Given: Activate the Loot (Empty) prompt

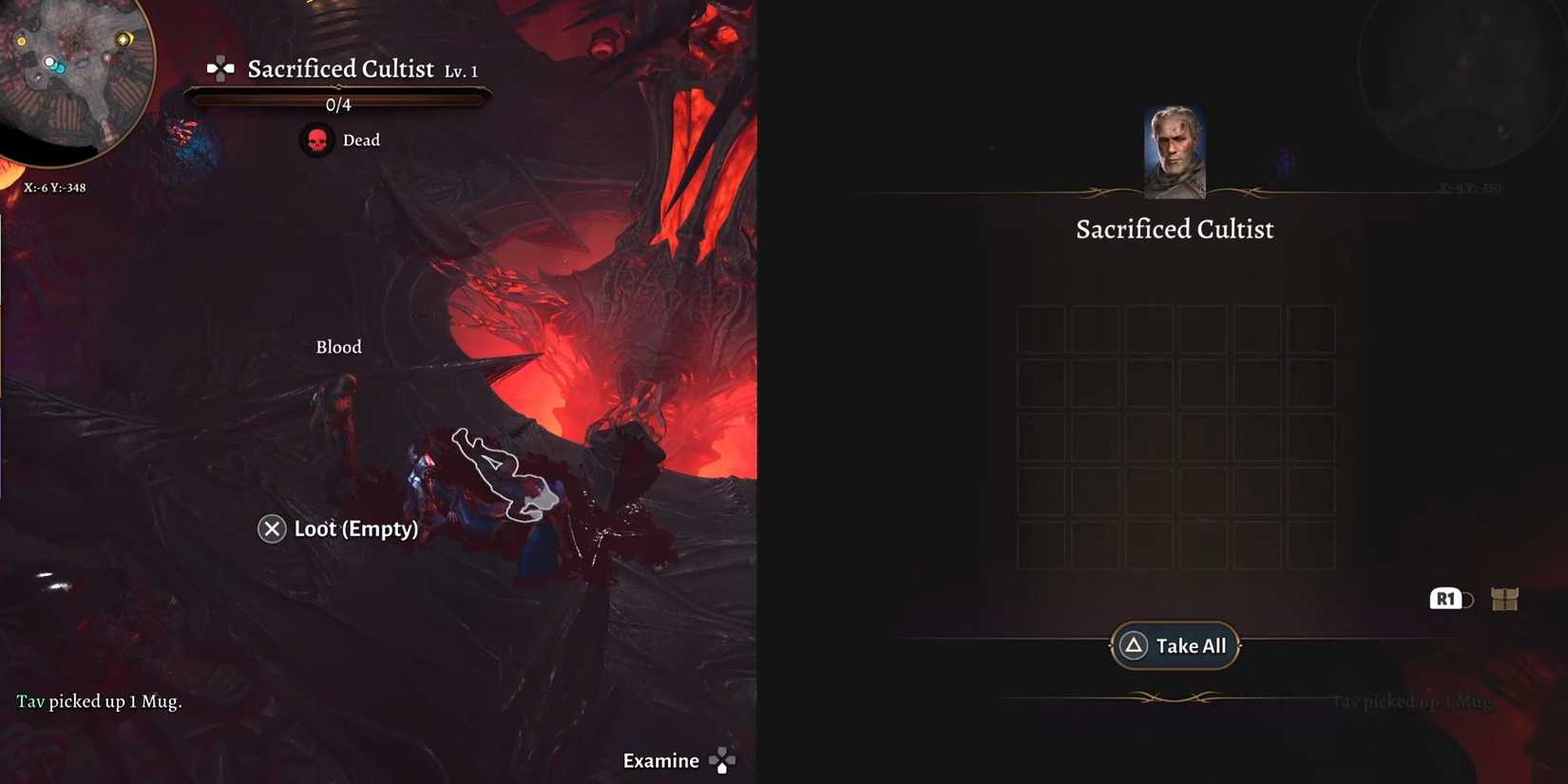Looking at the screenshot, I should tap(356, 528).
